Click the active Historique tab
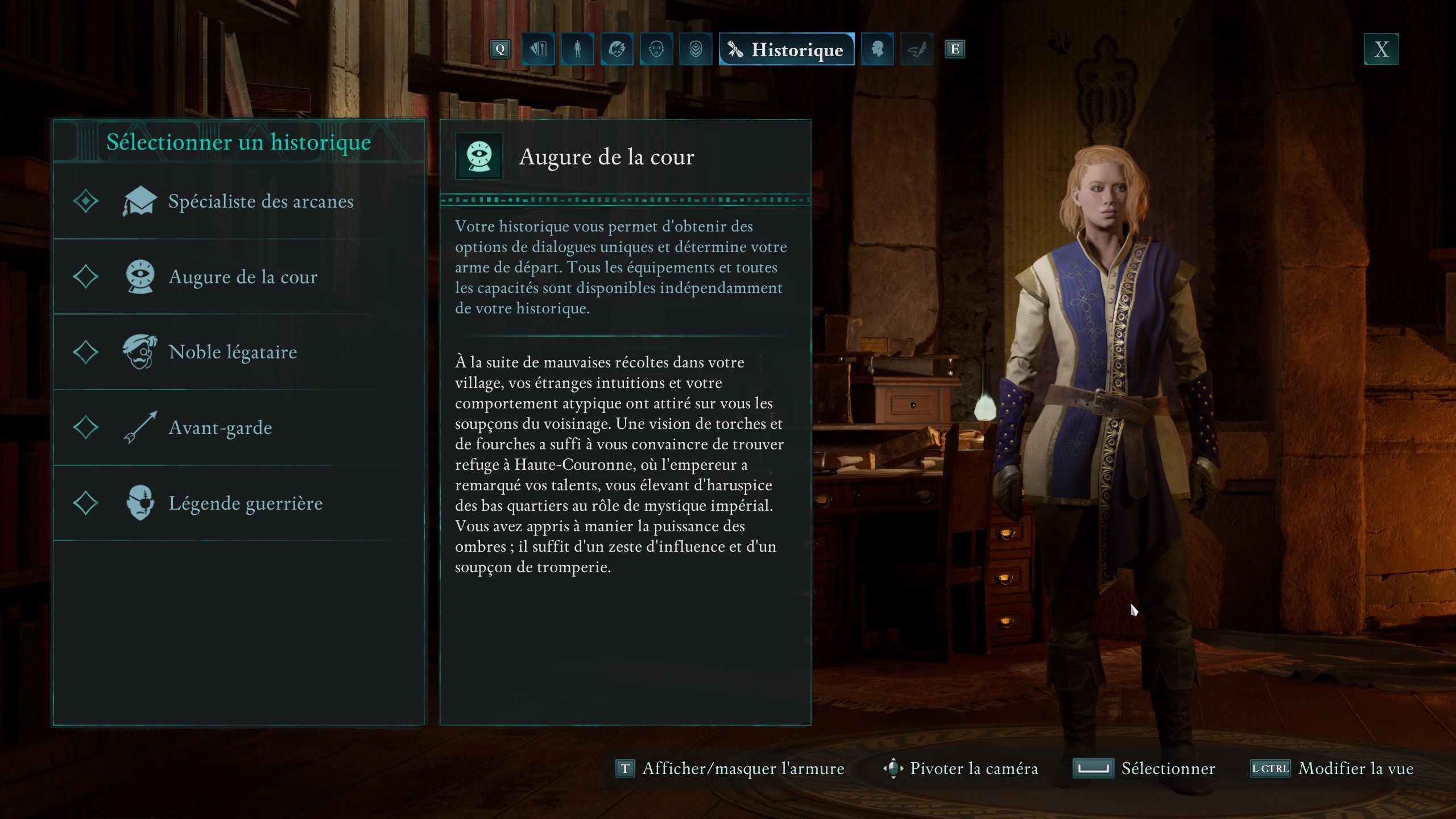The image size is (1456, 819). coord(787,49)
